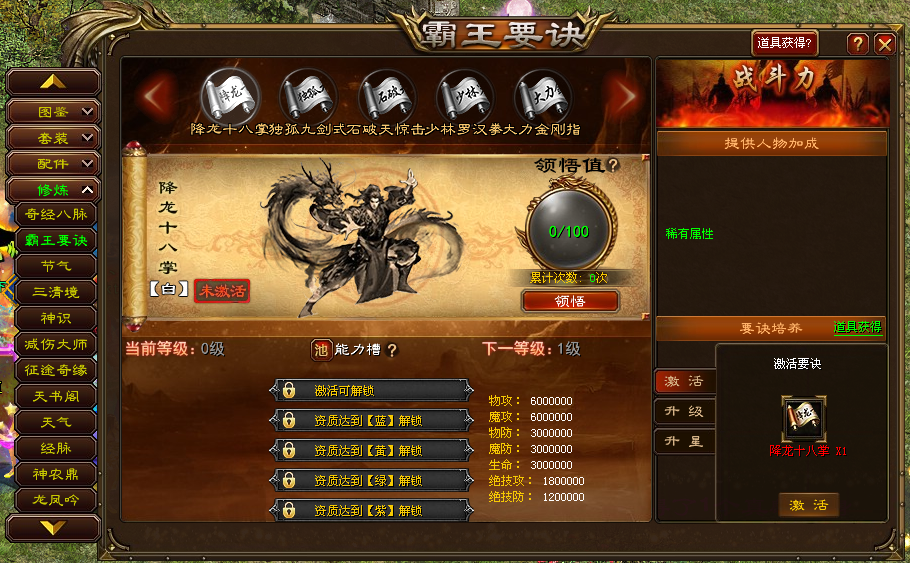Activate the skill with 激活 button
This screenshot has width=910, height=563.
[808, 505]
